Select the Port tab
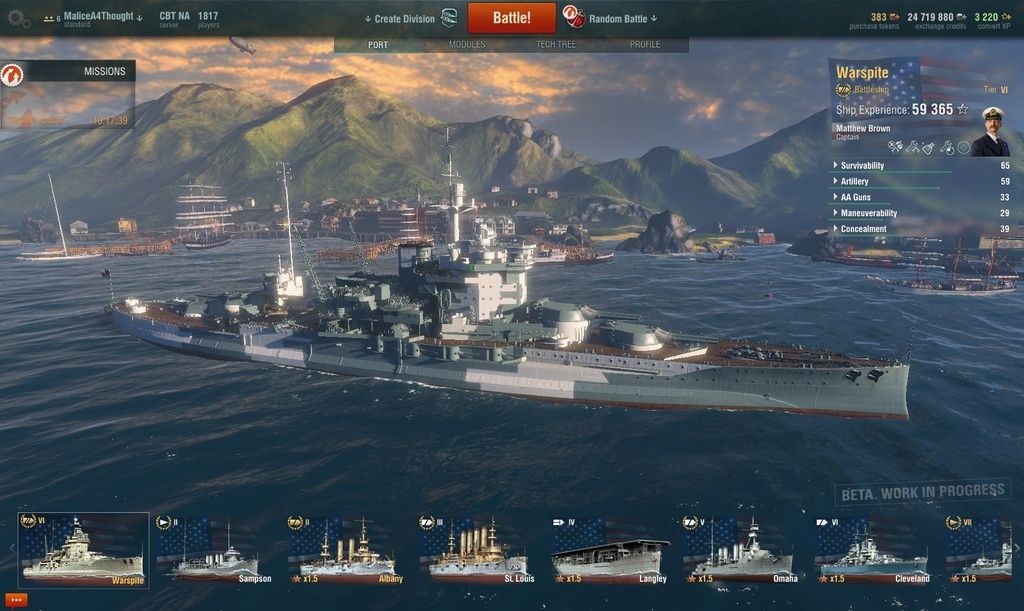Screen dimensions: 1024x611 click(x=378, y=45)
